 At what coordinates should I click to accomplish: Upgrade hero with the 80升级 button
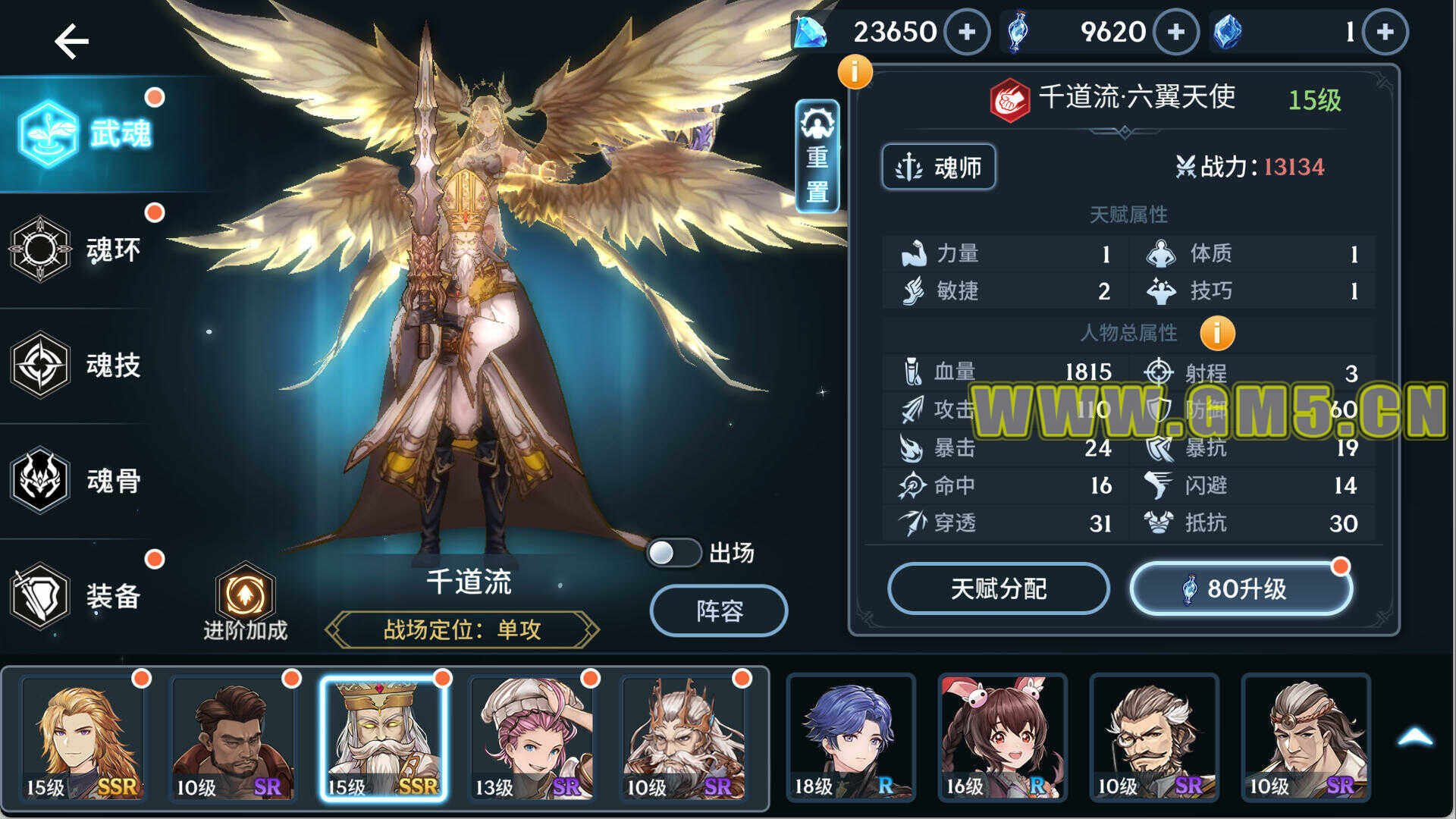(x=1241, y=588)
